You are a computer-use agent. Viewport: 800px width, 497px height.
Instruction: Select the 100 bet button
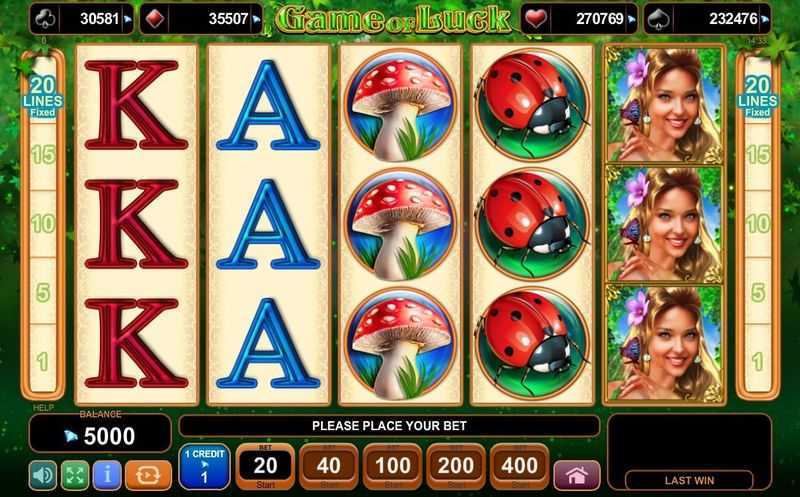click(392, 466)
